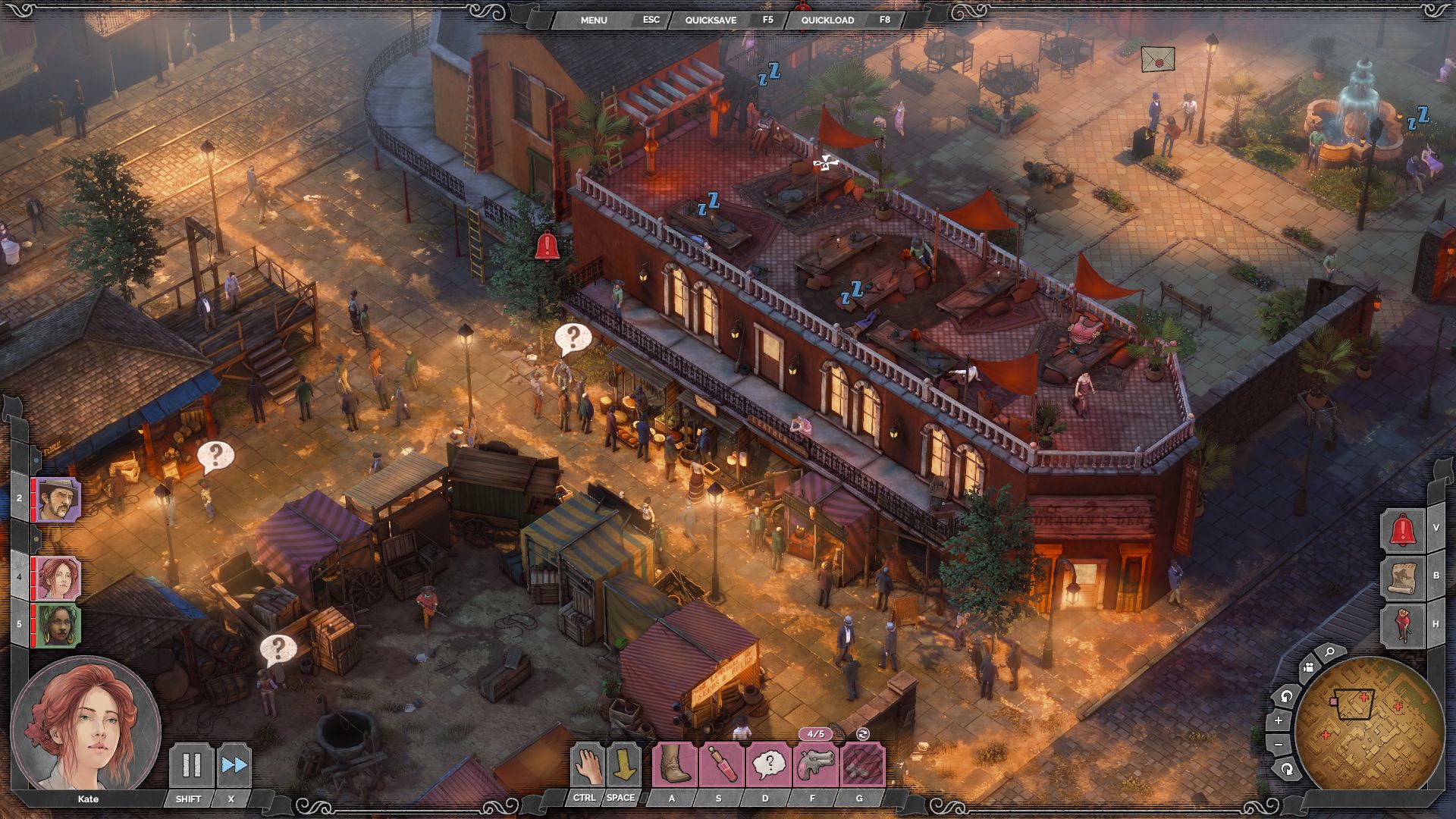Click the Quicksave button
1456x819 pixels.
point(711,20)
